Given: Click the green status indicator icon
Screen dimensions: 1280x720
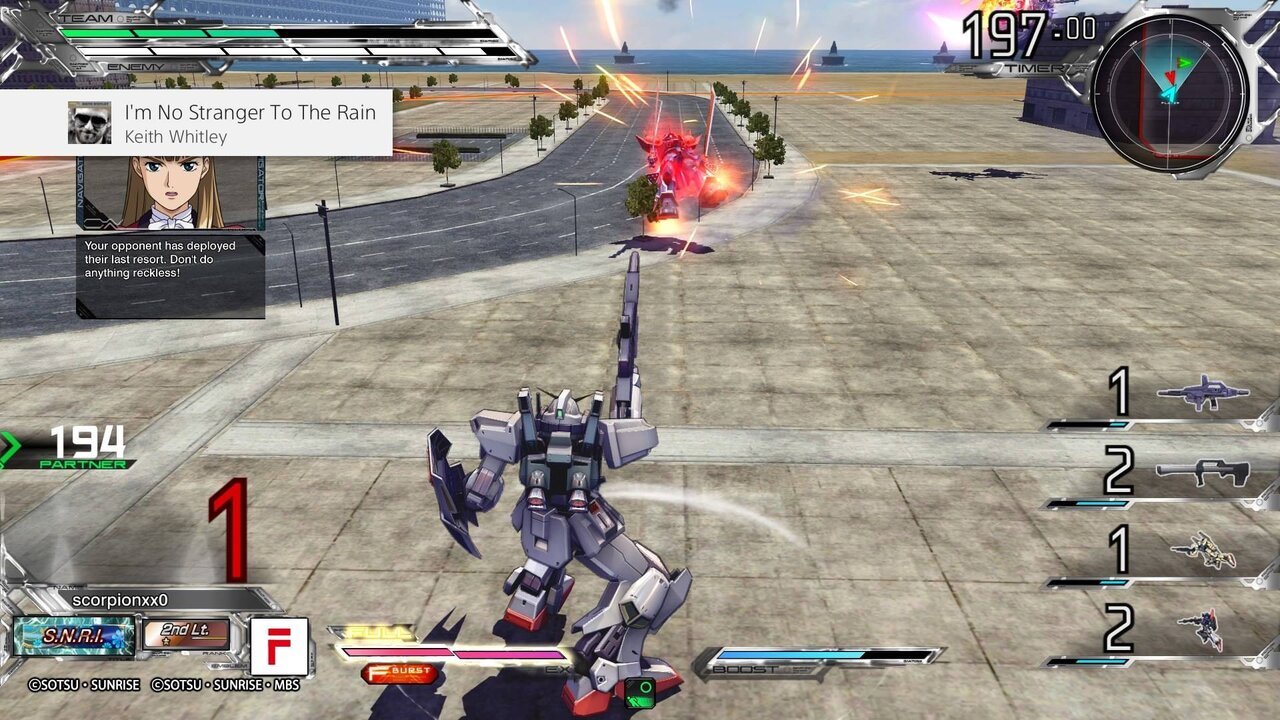Looking at the screenshot, I should [640, 689].
